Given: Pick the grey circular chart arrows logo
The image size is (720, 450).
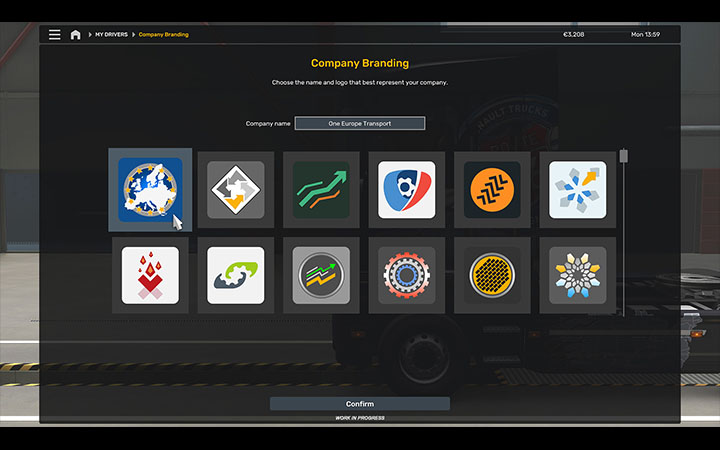Looking at the screenshot, I should [321, 275].
